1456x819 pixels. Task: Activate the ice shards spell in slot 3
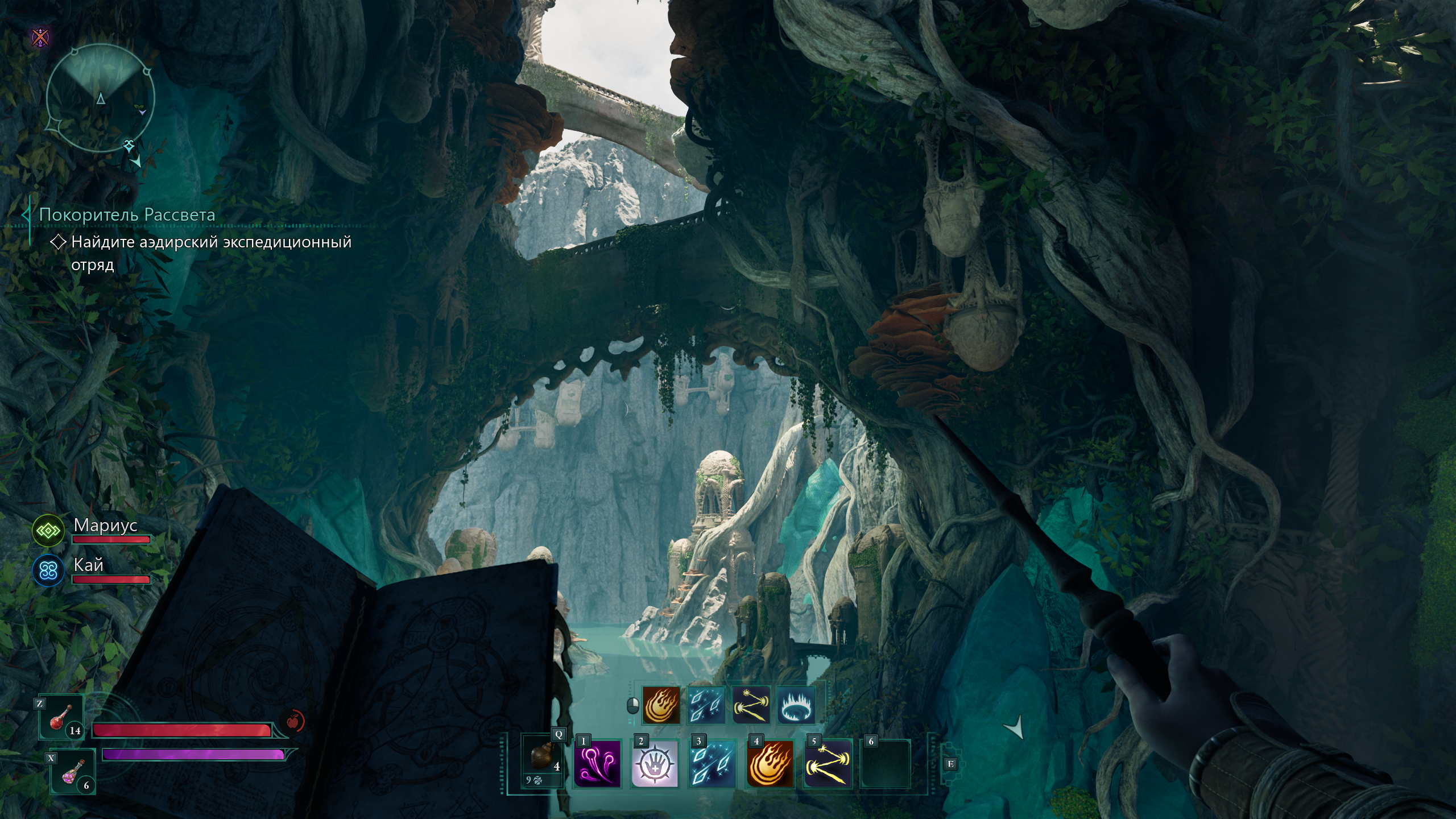713,763
